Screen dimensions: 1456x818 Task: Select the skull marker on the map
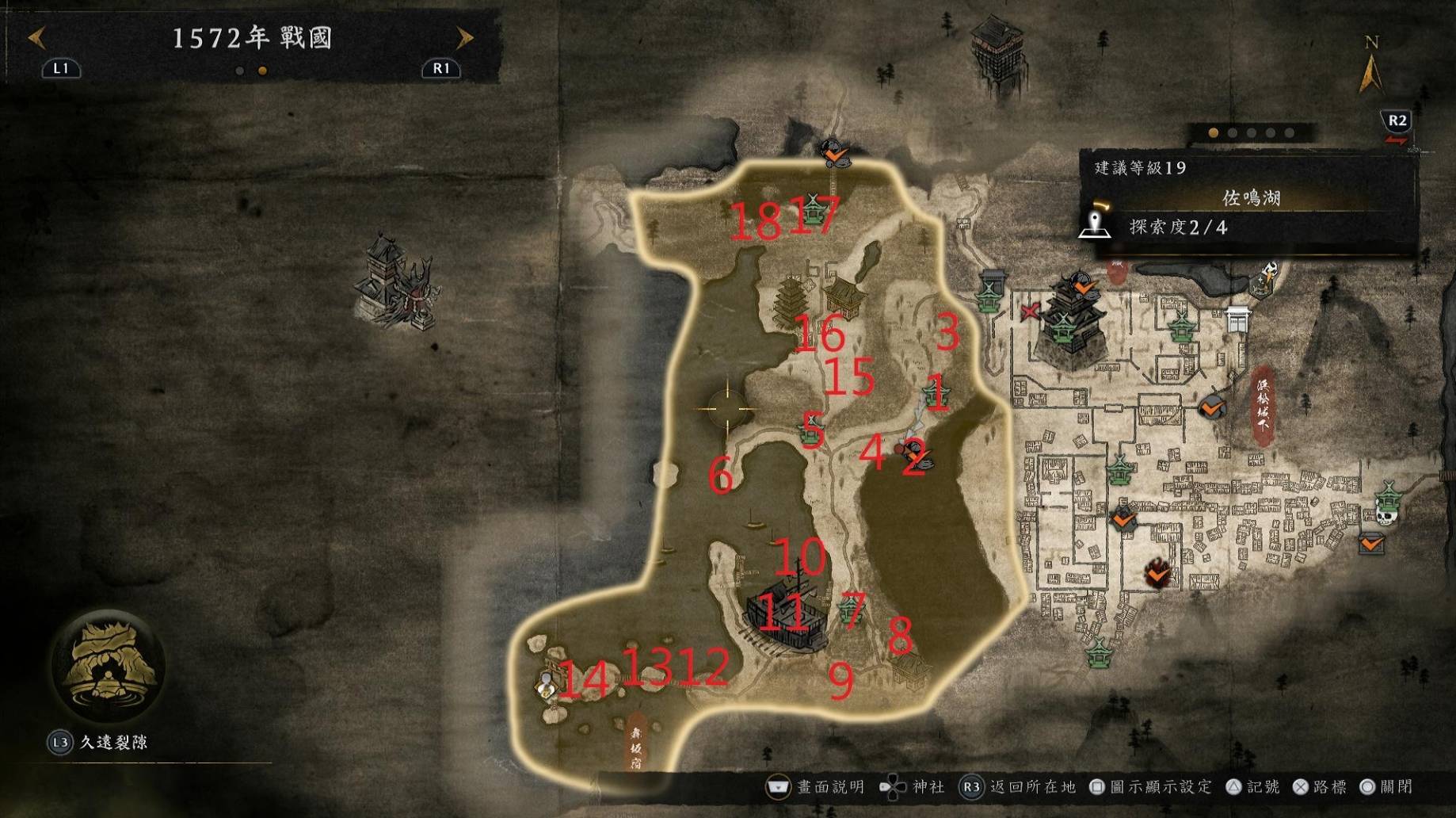click(x=1385, y=516)
